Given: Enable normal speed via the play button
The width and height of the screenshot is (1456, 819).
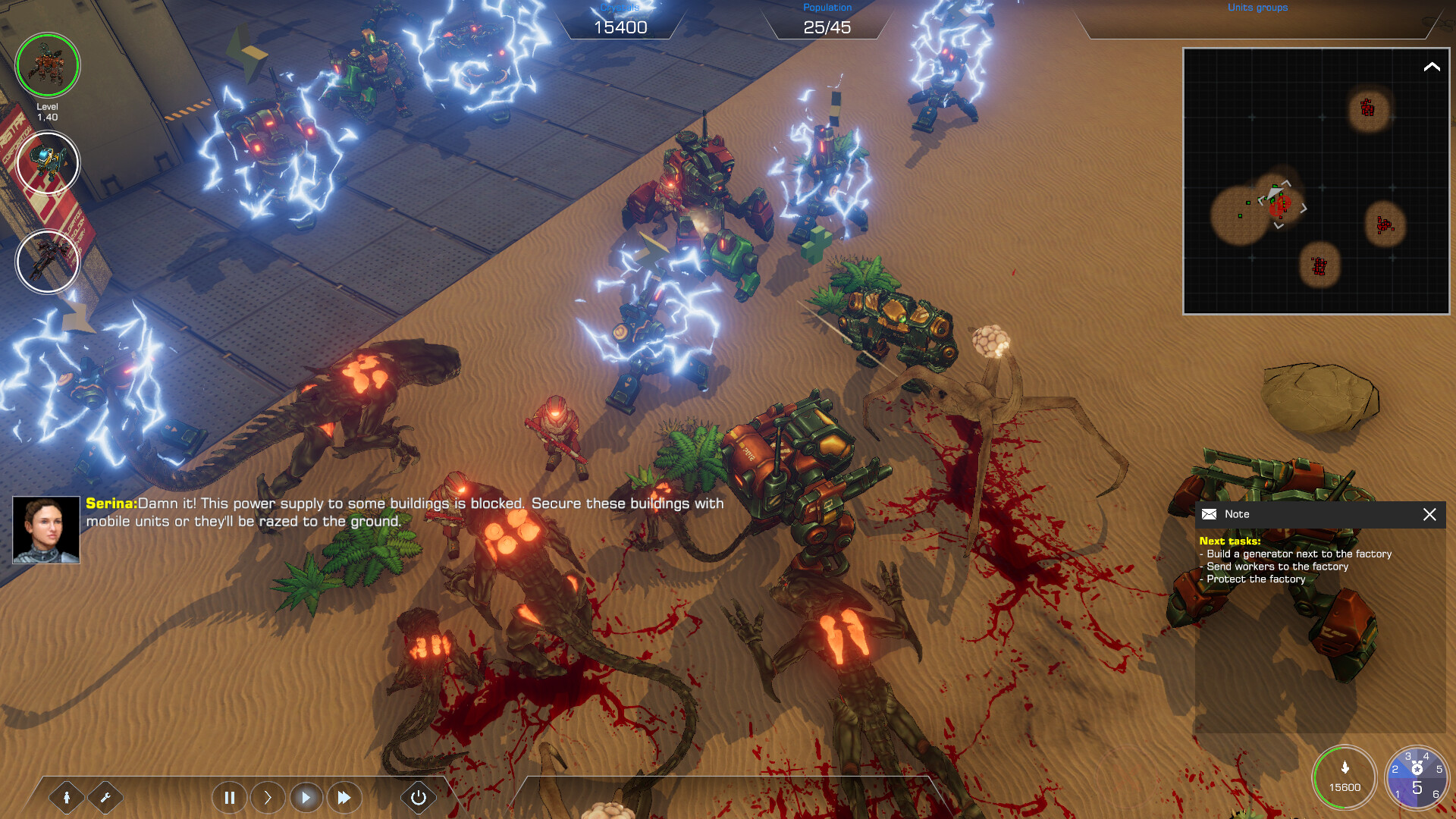Looking at the screenshot, I should tap(306, 797).
